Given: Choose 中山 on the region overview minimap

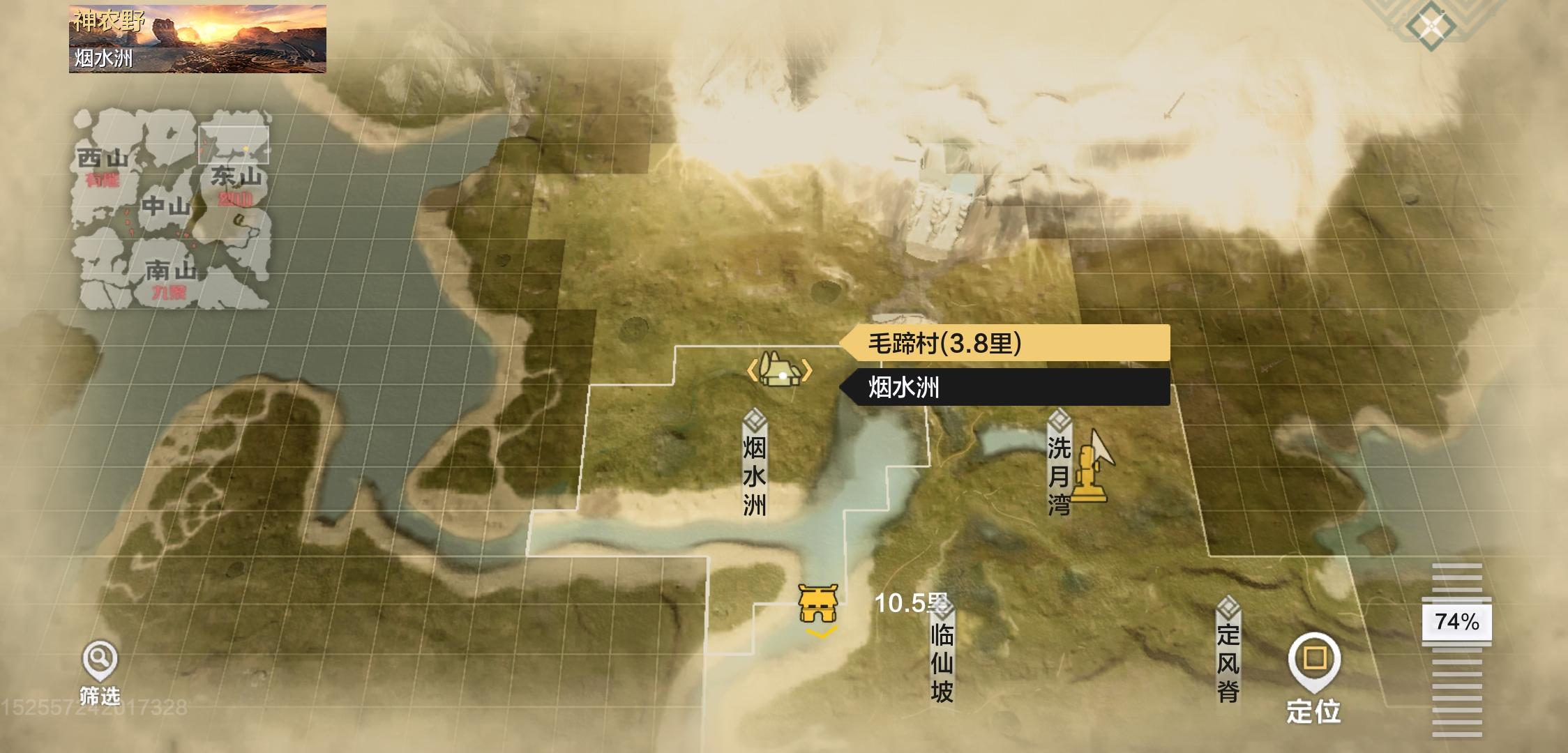Looking at the screenshot, I should pos(166,206).
